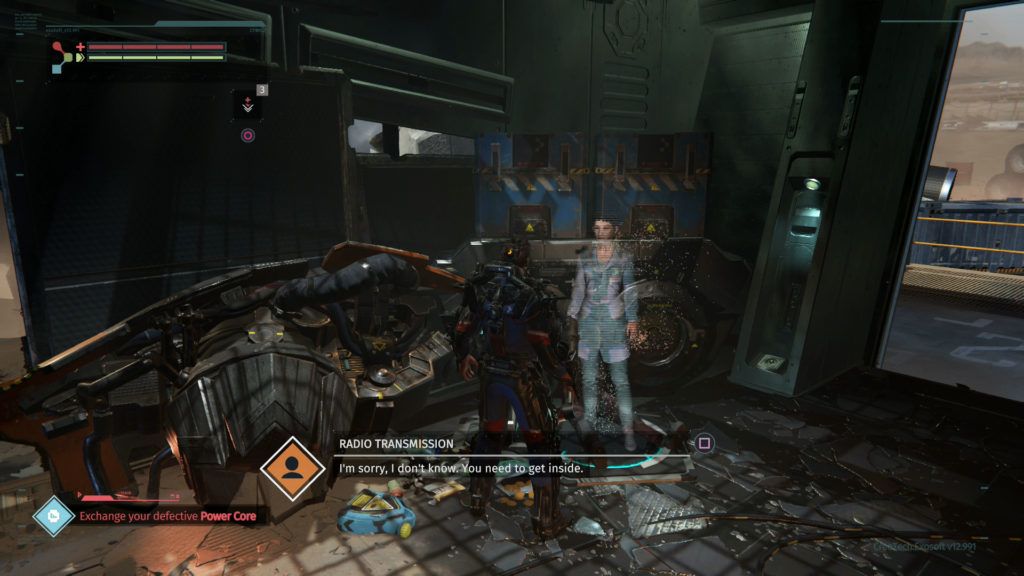The width and height of the screenshot is (1024, 576).
Task: Click the orange Radio Transmission speaker icon
Action: click(293, 467)
